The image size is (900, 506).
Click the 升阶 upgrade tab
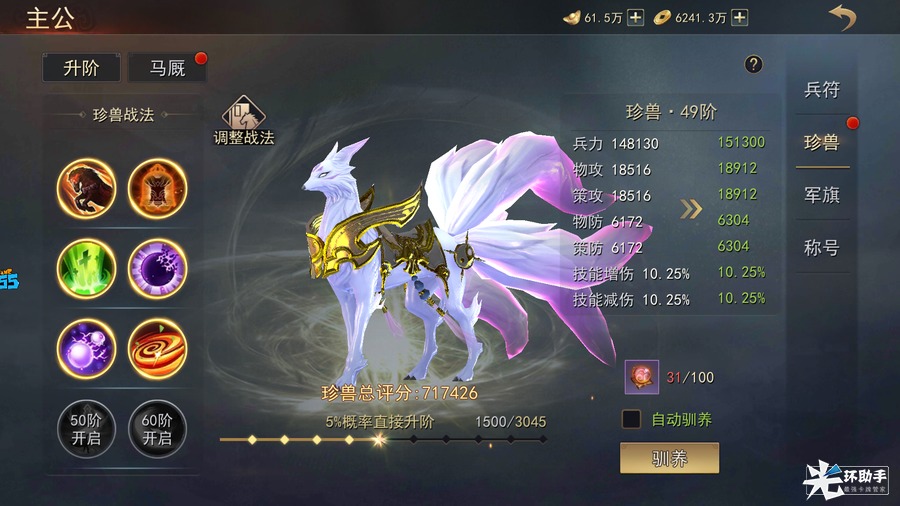click(81, 68)
